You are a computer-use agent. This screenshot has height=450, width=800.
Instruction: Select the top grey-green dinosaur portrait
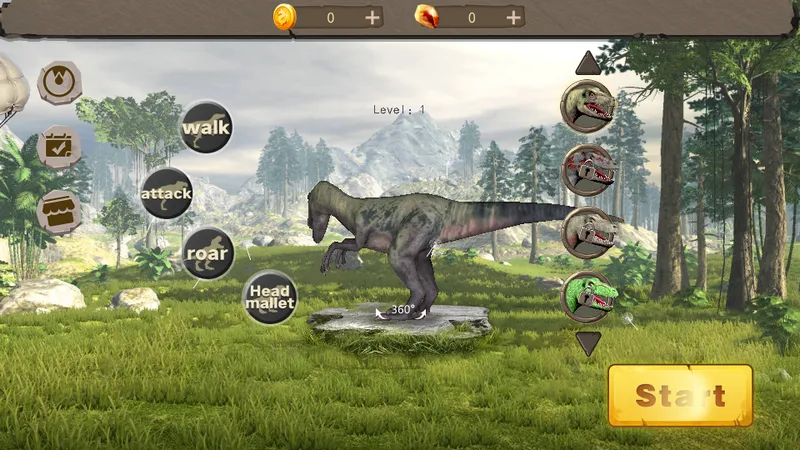[x=587, y=106]
